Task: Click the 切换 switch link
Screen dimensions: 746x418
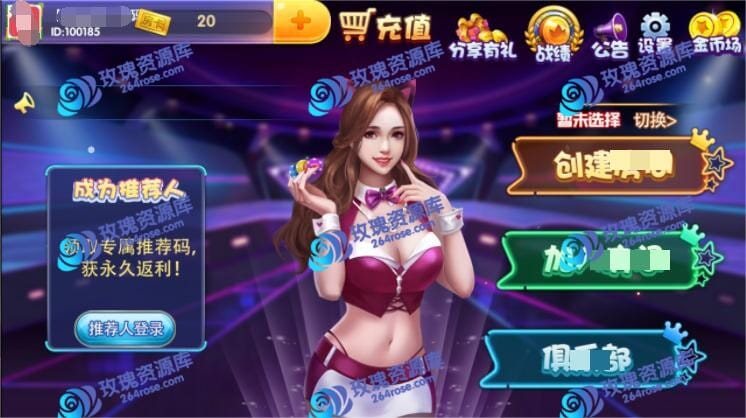Action: pos(655,120)
